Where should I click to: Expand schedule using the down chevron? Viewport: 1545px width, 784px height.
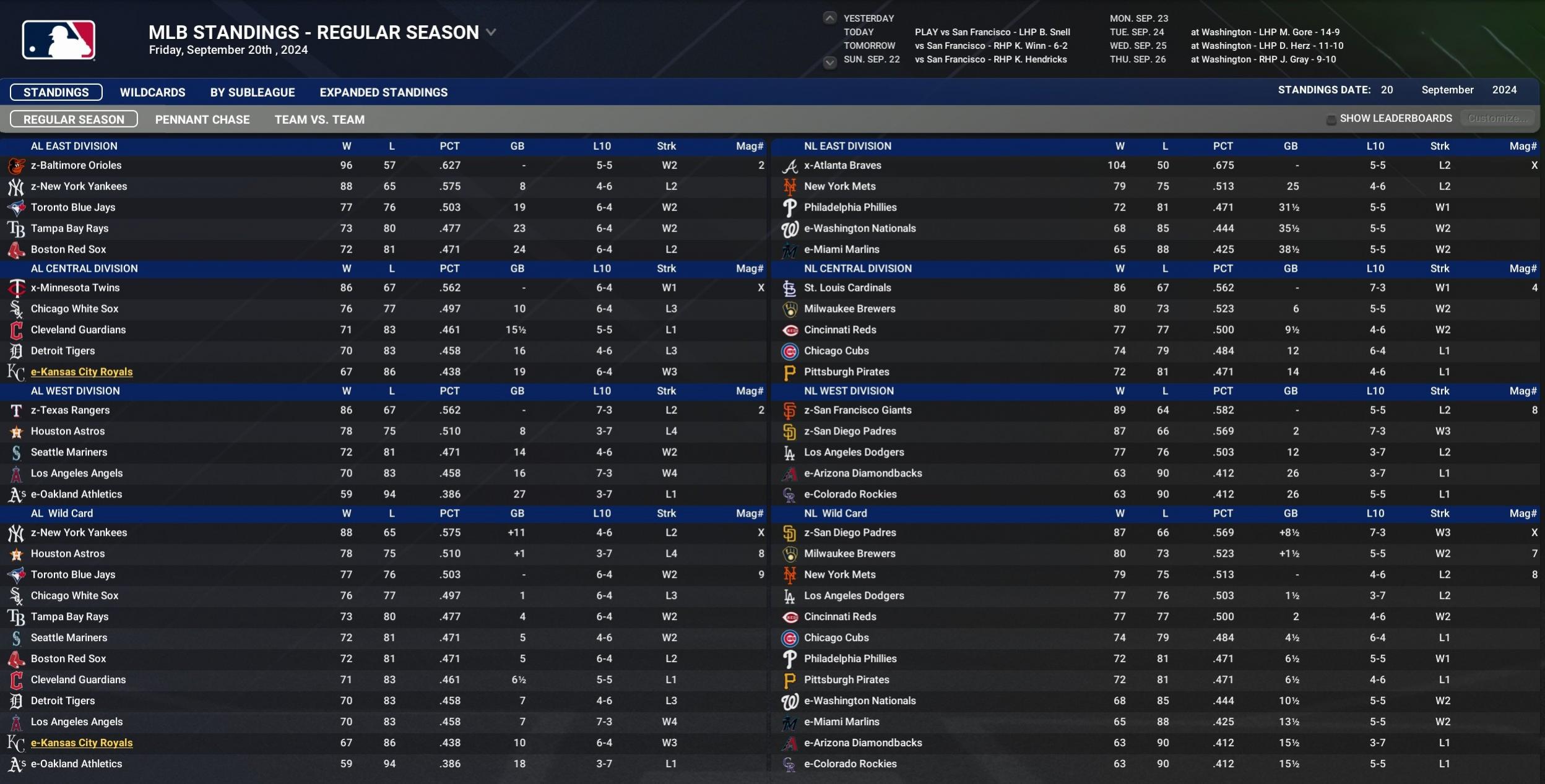(829, 62)
